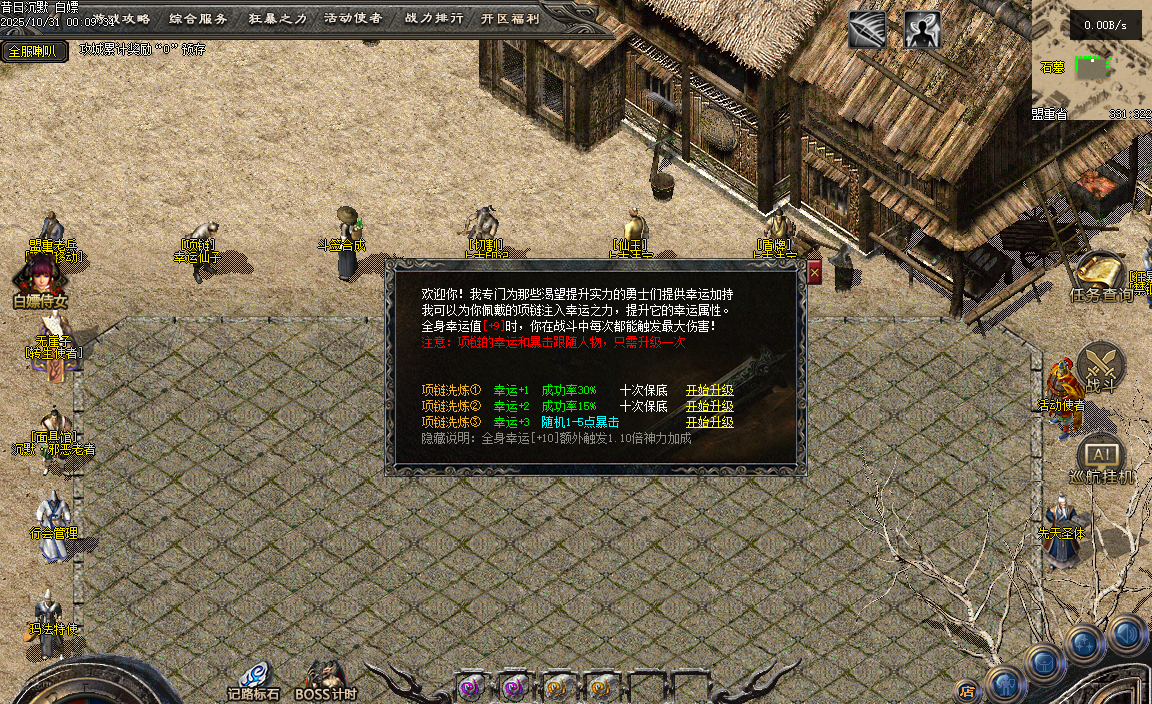Viewport: 1152px width, 704px height.
Task: Click the 全服喇叭 button
Action: click(33, 51)
